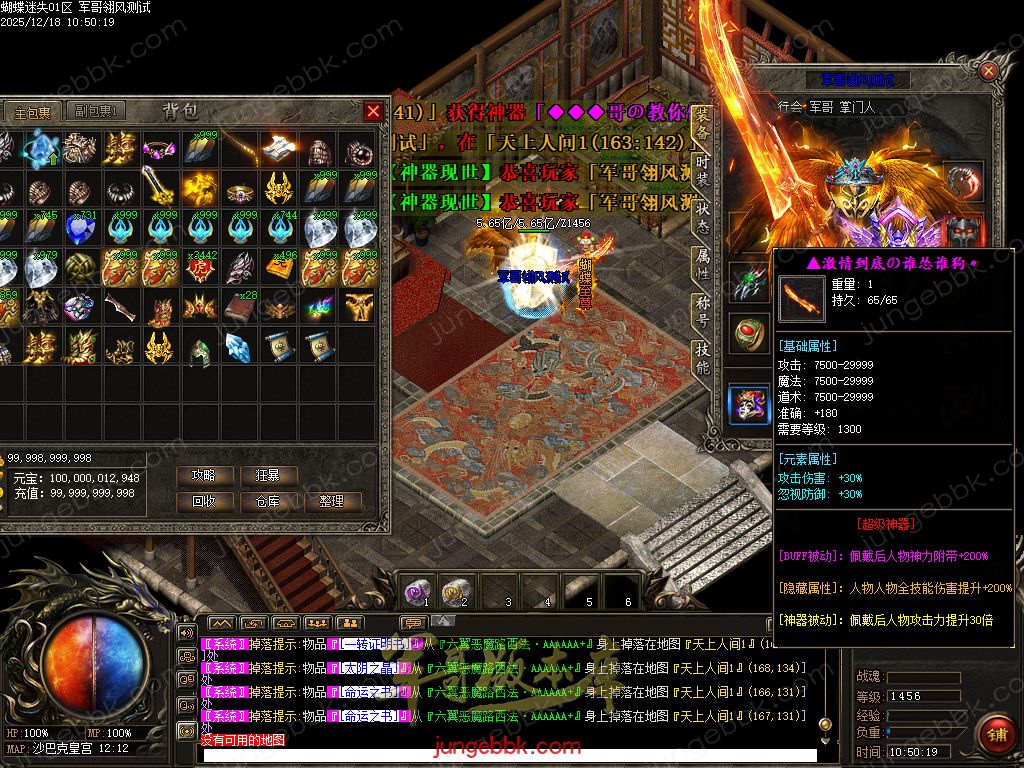Activate the 狂暴 berserk button

pos(268,475)
